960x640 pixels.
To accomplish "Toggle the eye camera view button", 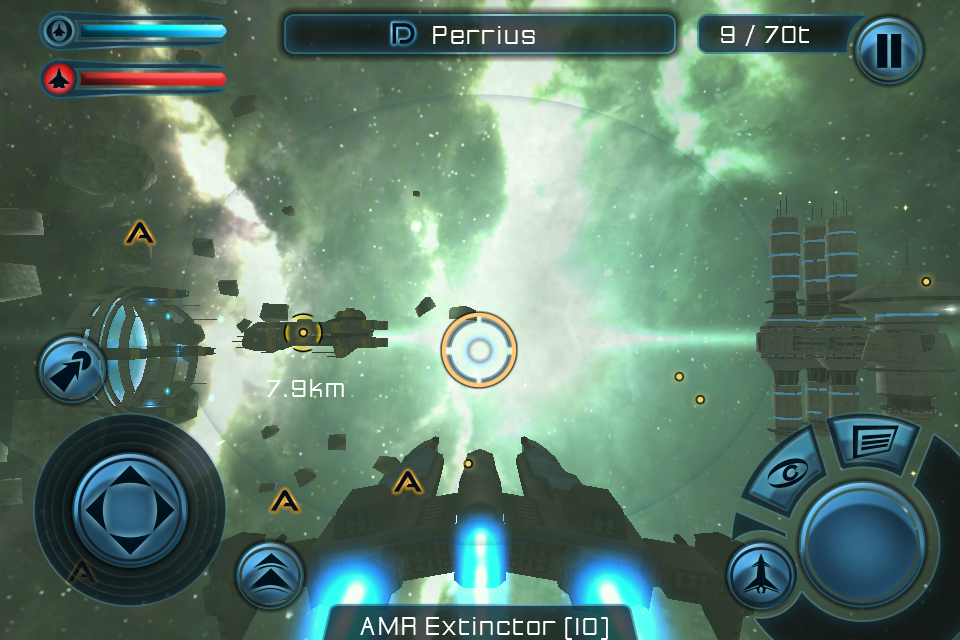I will (x=790, y=472).
